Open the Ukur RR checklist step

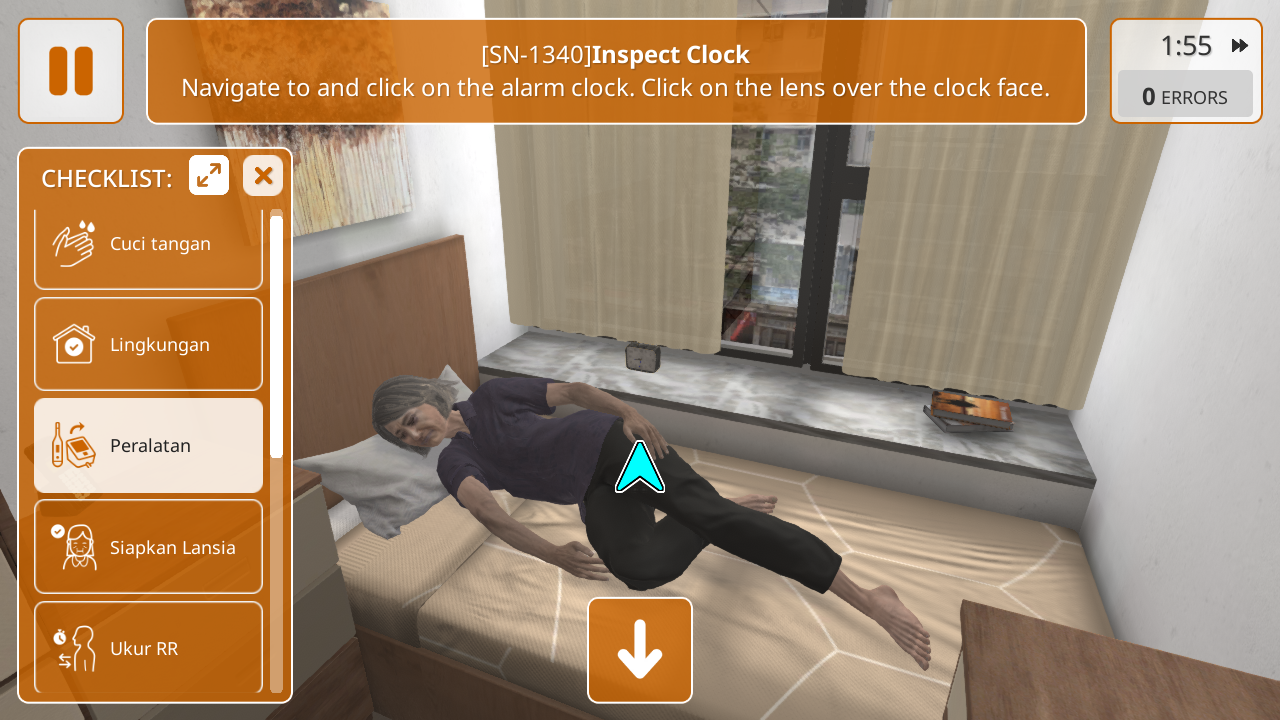[x=148, y=647]
